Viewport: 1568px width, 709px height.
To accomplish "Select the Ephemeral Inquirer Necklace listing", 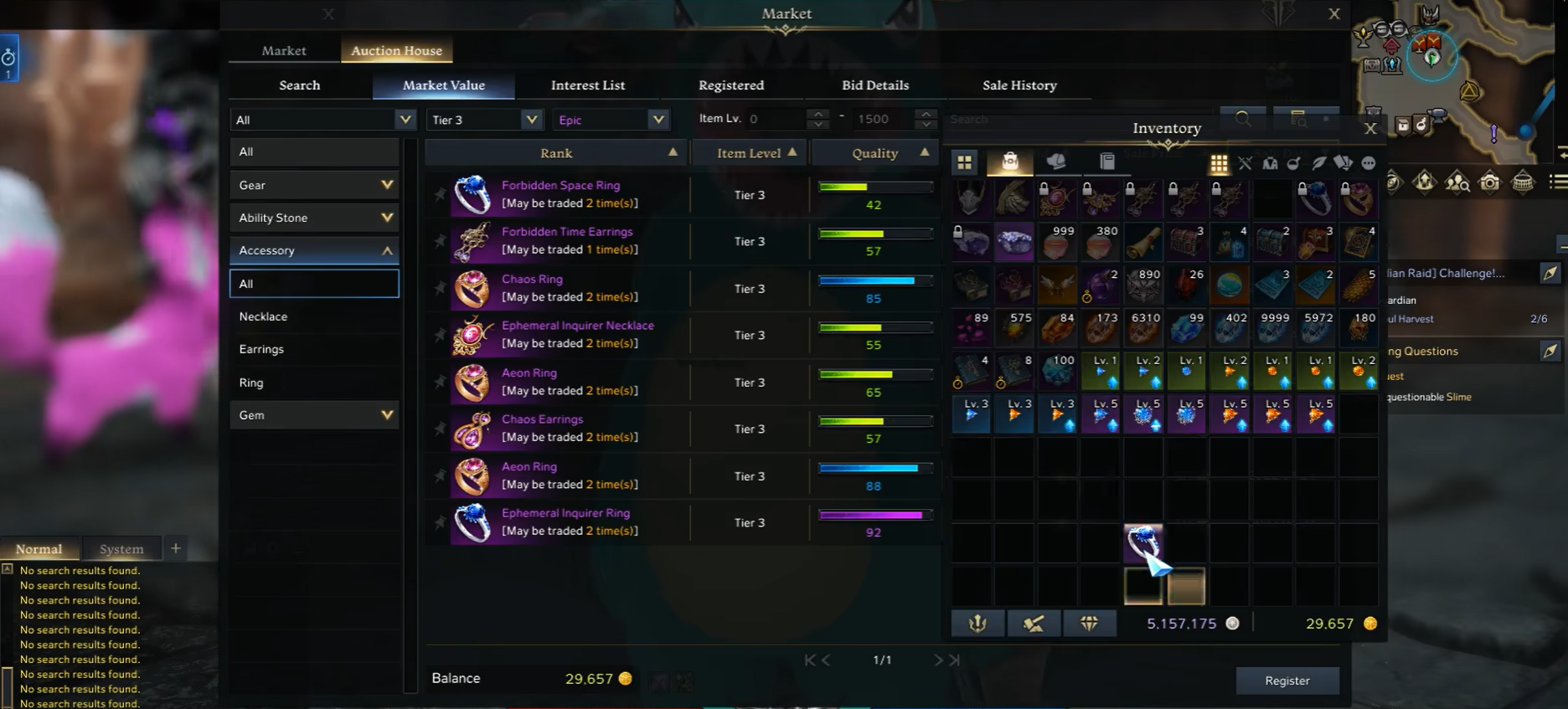I will [577, 335].
